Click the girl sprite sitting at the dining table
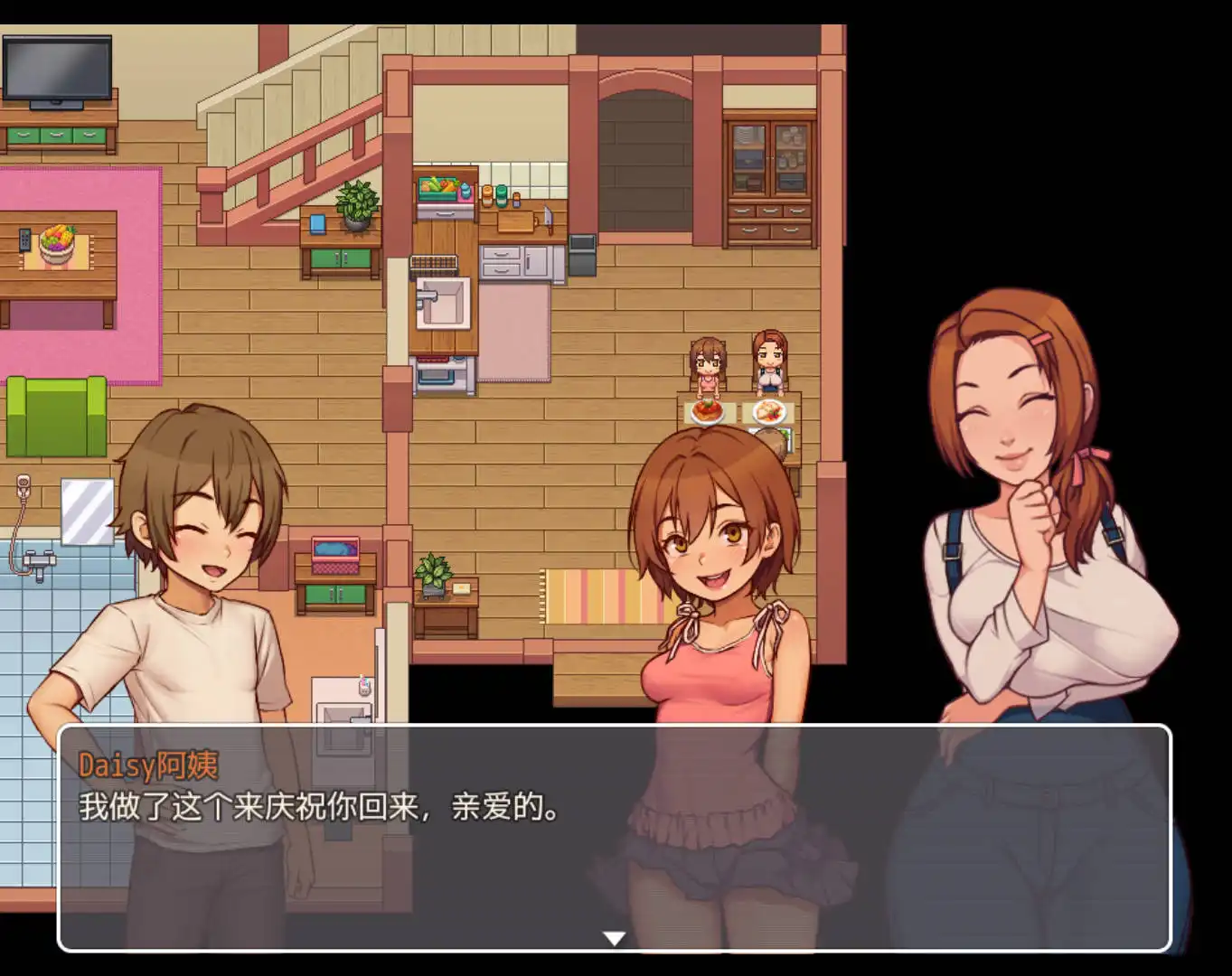 click(707, 361)
